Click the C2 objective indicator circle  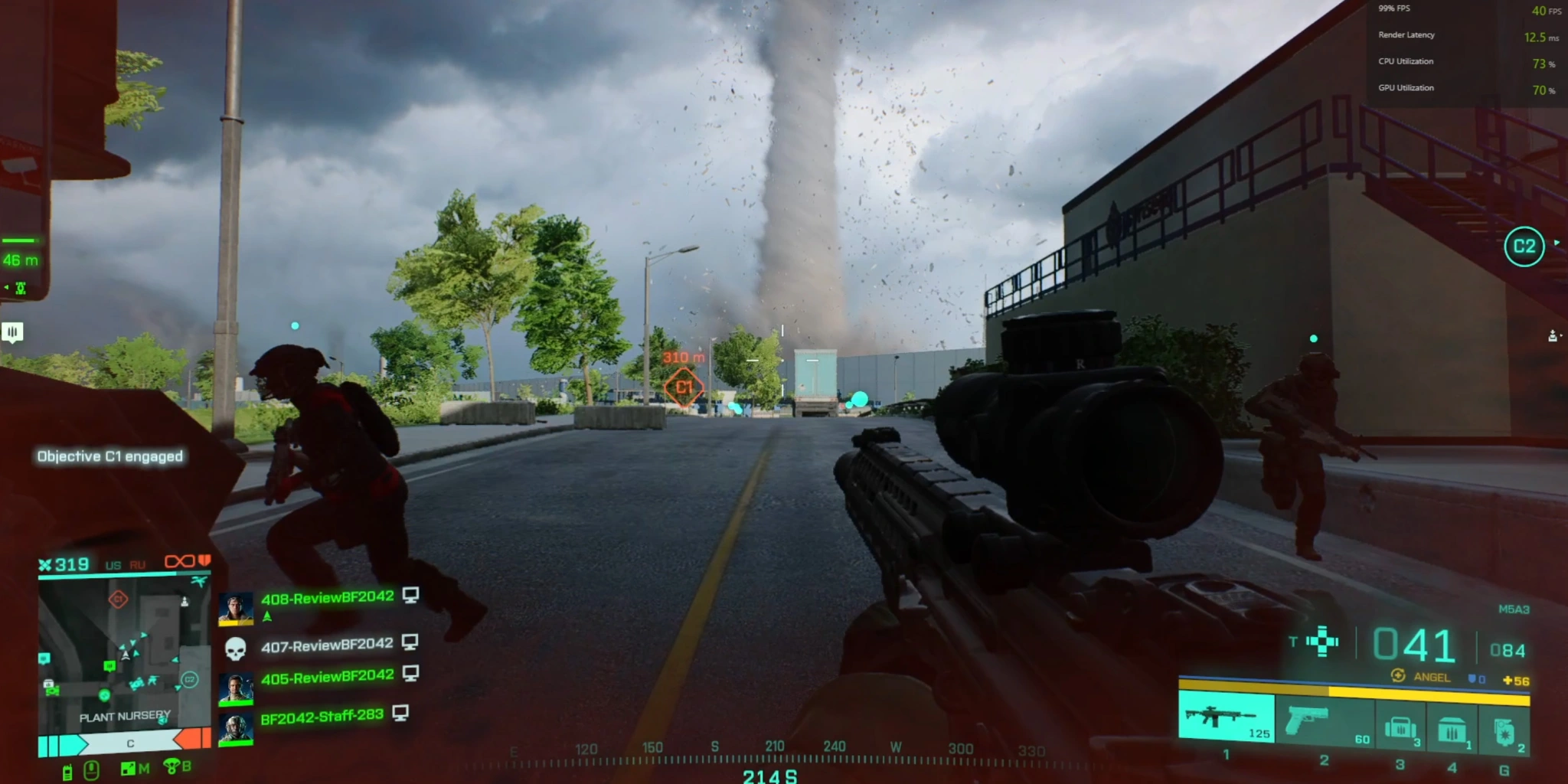click(1524, 247)
